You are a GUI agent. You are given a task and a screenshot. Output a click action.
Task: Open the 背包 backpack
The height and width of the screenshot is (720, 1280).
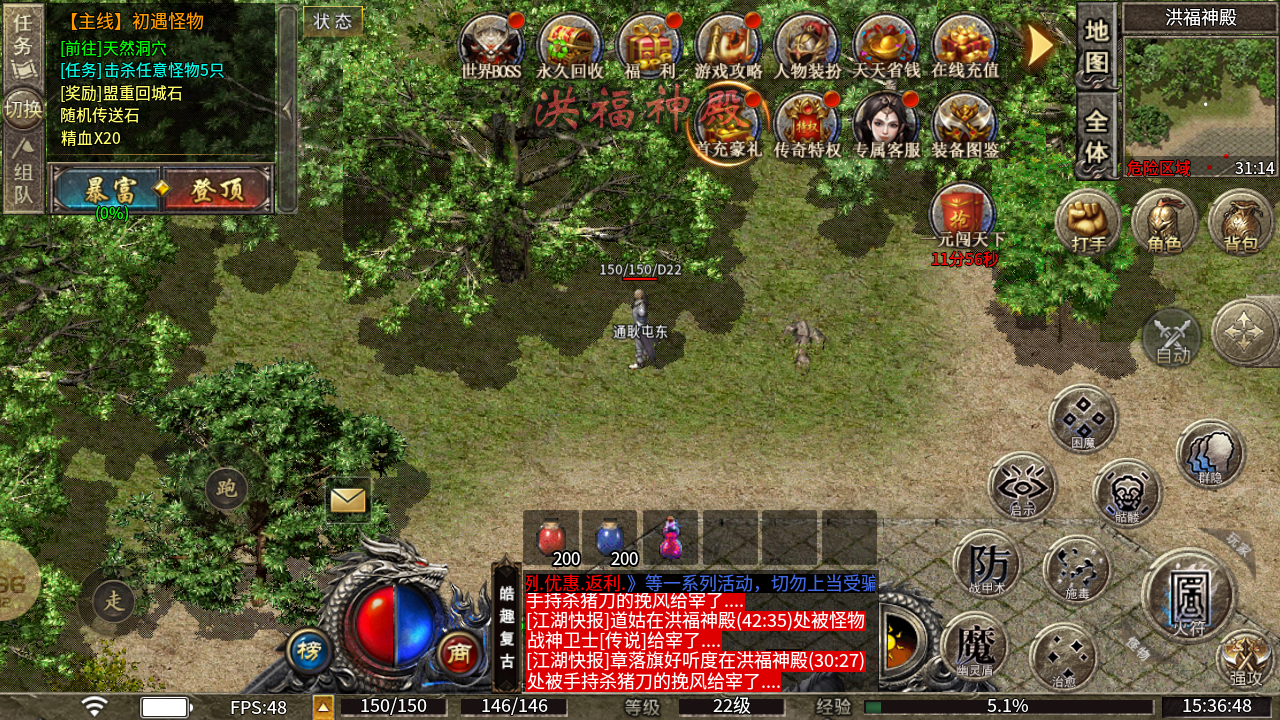(x=1241, y=221)
